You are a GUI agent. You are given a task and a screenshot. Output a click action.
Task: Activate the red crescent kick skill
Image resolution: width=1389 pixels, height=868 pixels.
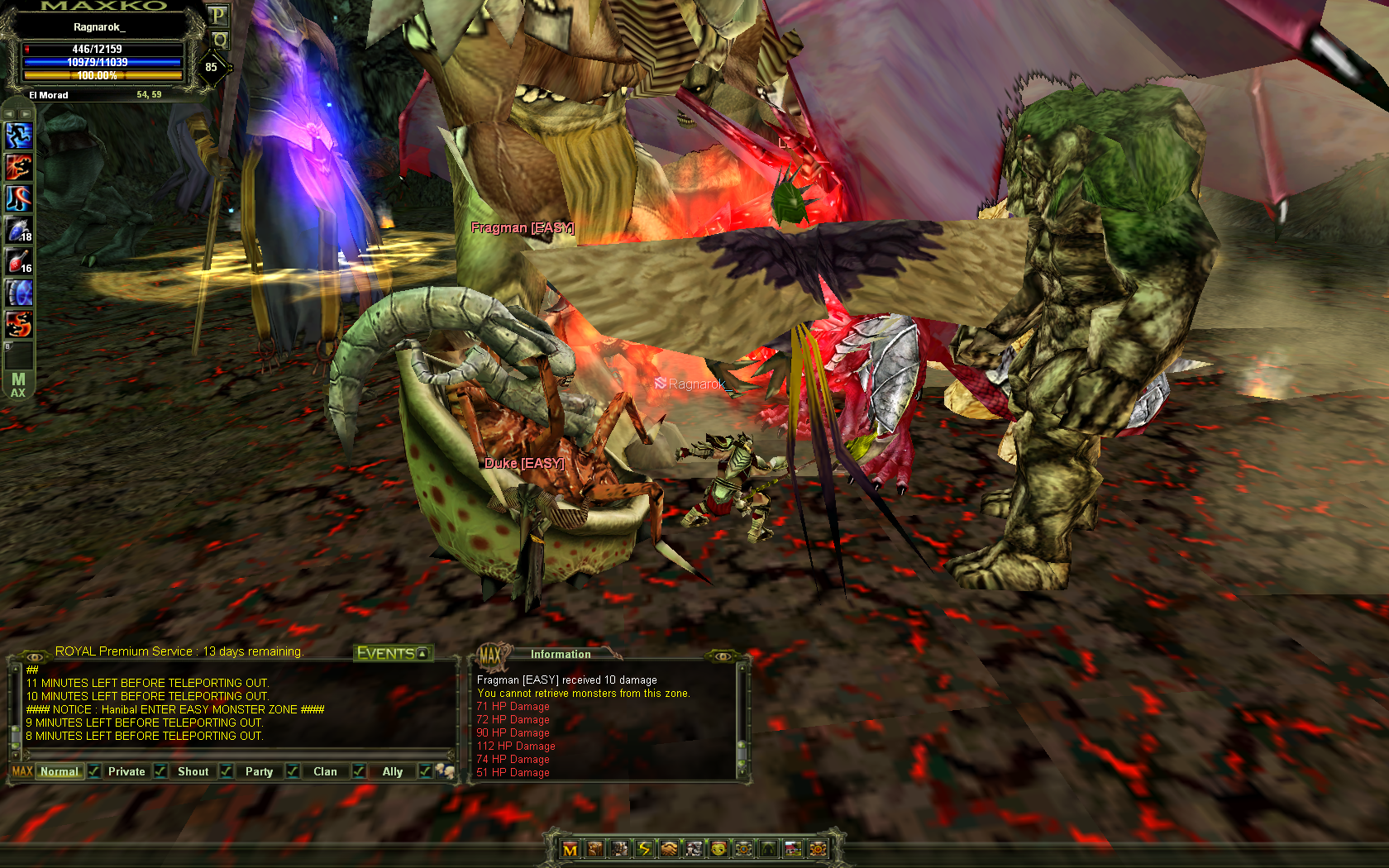(18, 198)
